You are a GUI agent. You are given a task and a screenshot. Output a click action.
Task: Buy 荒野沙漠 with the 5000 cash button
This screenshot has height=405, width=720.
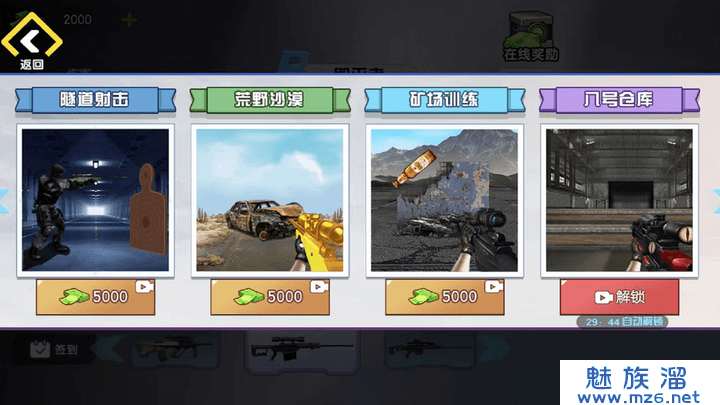[x=271, y=296]
